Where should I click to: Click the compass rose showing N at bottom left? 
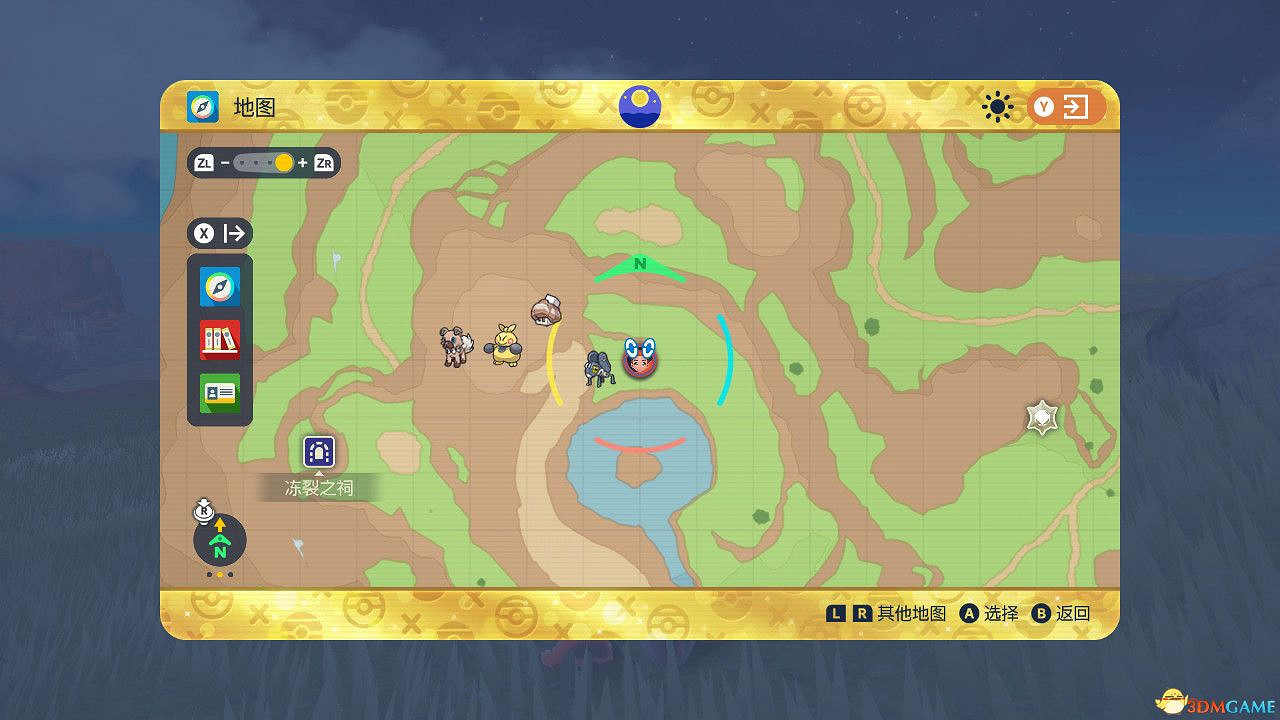[218, 541]
